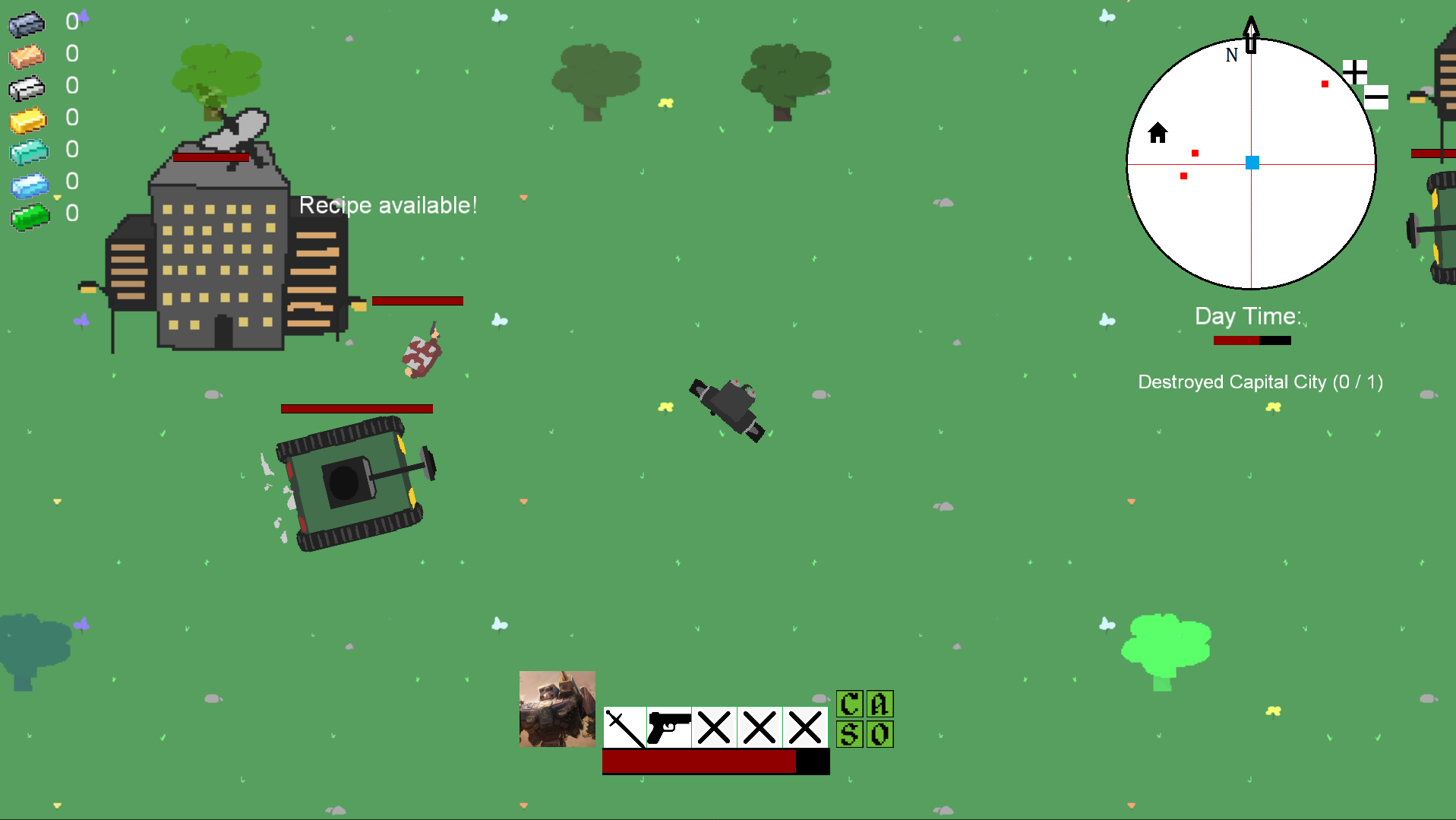Select the sword weapon slot
This screenshot has width=1456, height=820.
(624, 727)
